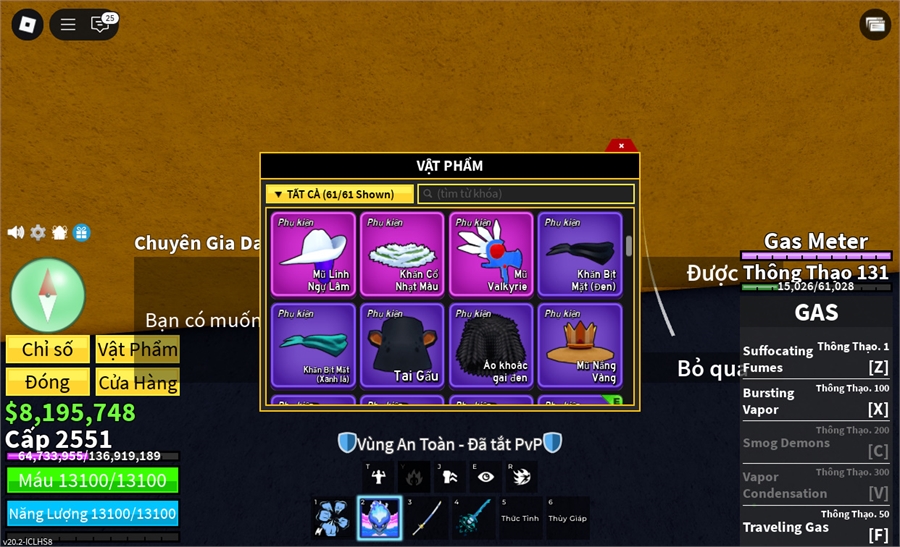Open the blue gift box rewards icon

(x=82, y=232)
